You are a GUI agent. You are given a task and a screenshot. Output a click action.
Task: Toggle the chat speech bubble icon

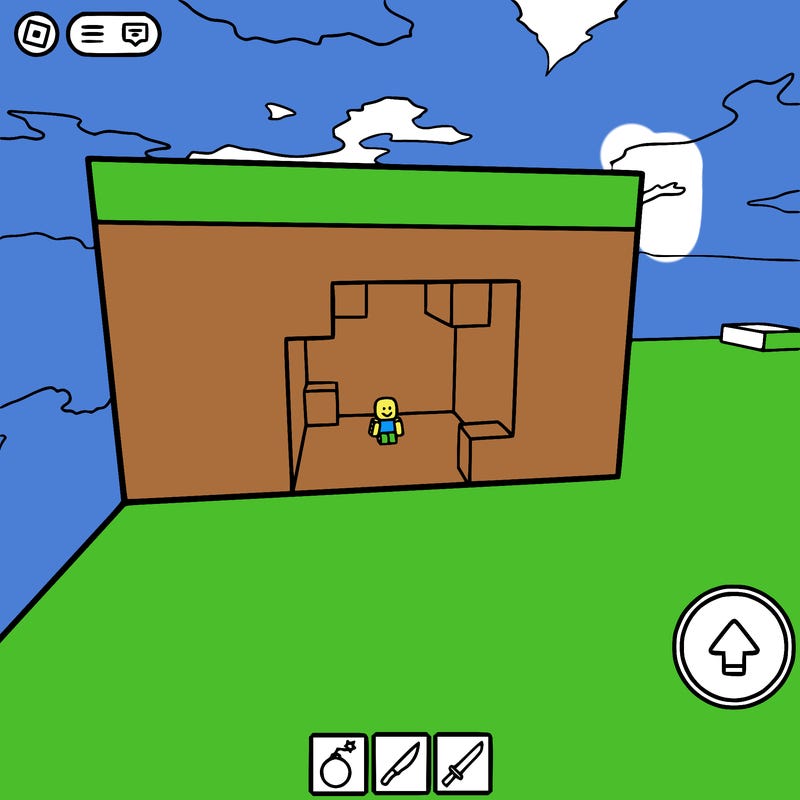coord(135,35)
